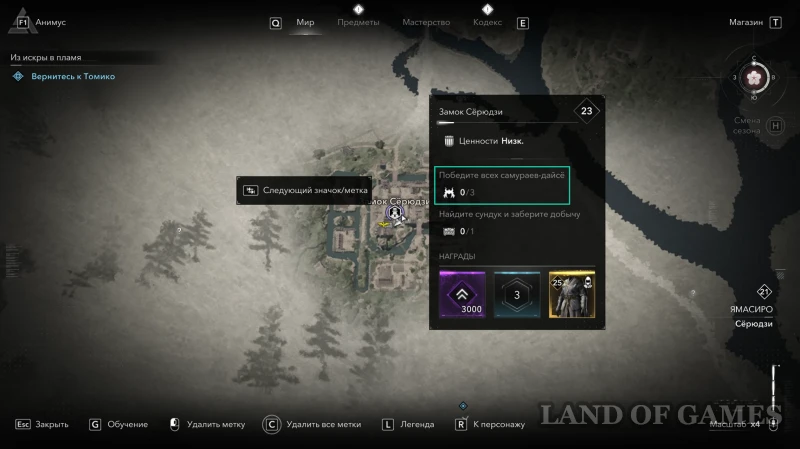This screenshot has height=449, width=800.
Task: Choose the yellow armor reward tile
Action: point(571,294)
